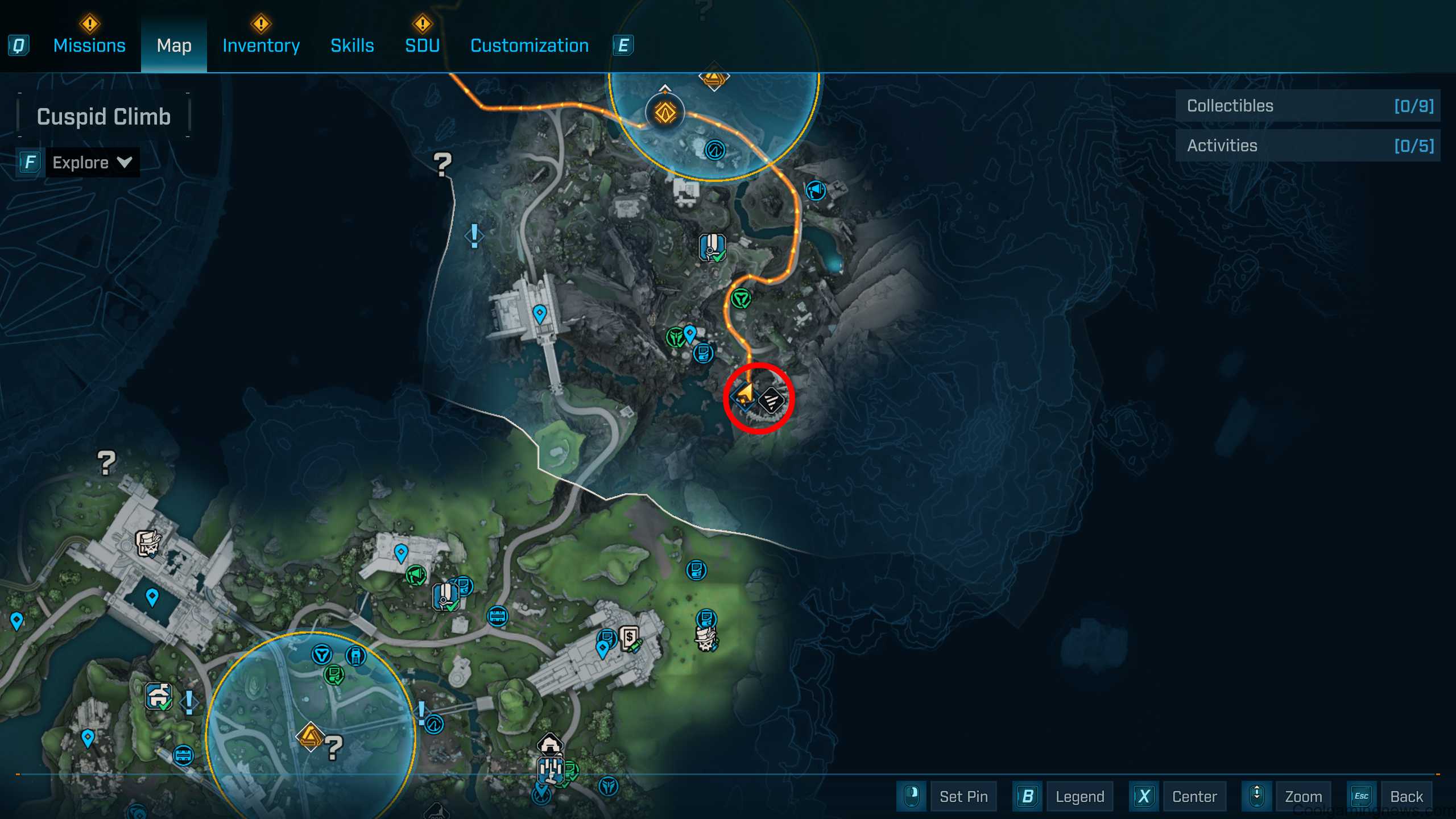Image resolution: width=1456 pixels, height=819 pixels.
Task: Switch to the Inventory tab
Action: click(x=261, y=45)
